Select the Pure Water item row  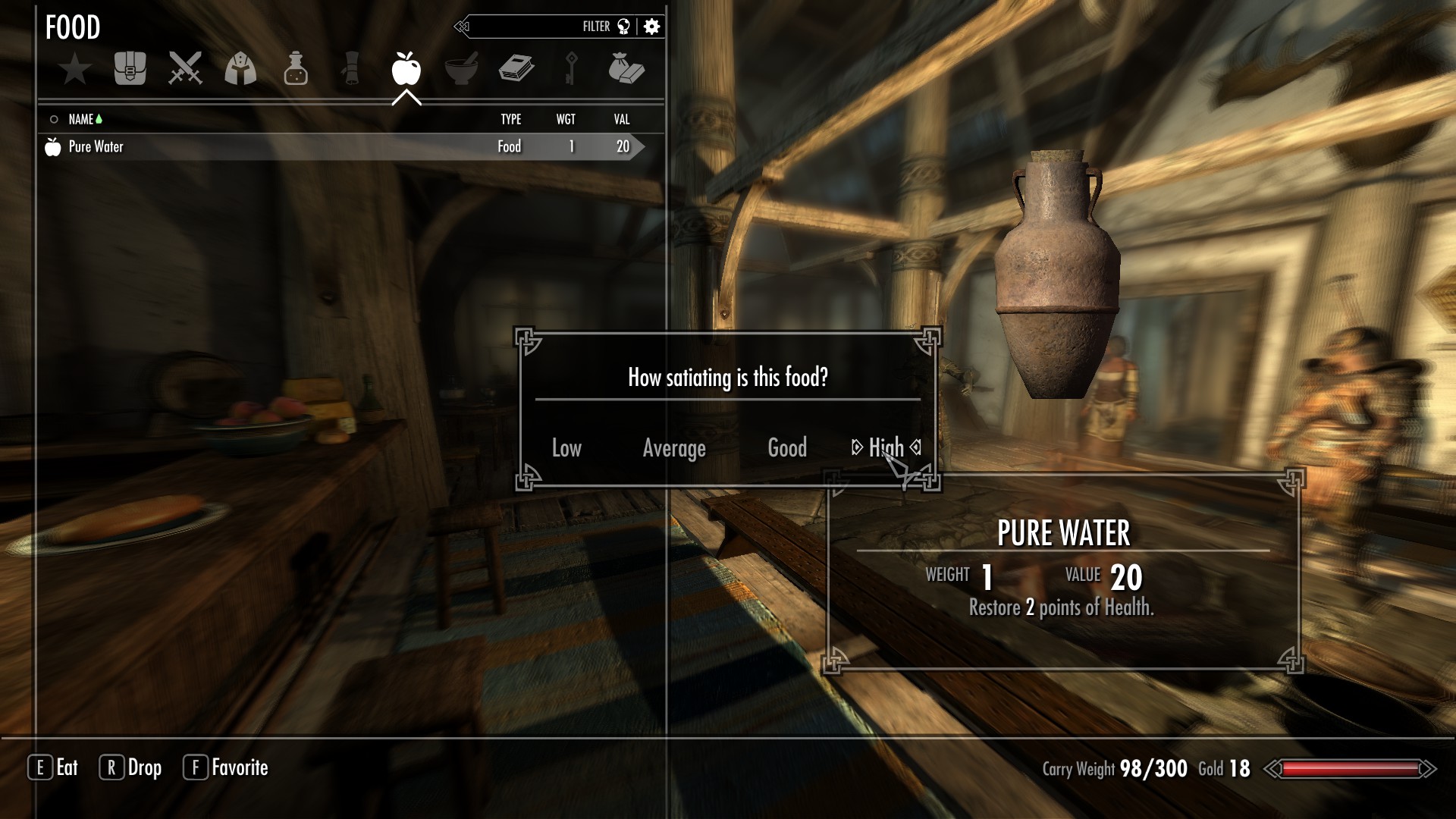(341, 146)
